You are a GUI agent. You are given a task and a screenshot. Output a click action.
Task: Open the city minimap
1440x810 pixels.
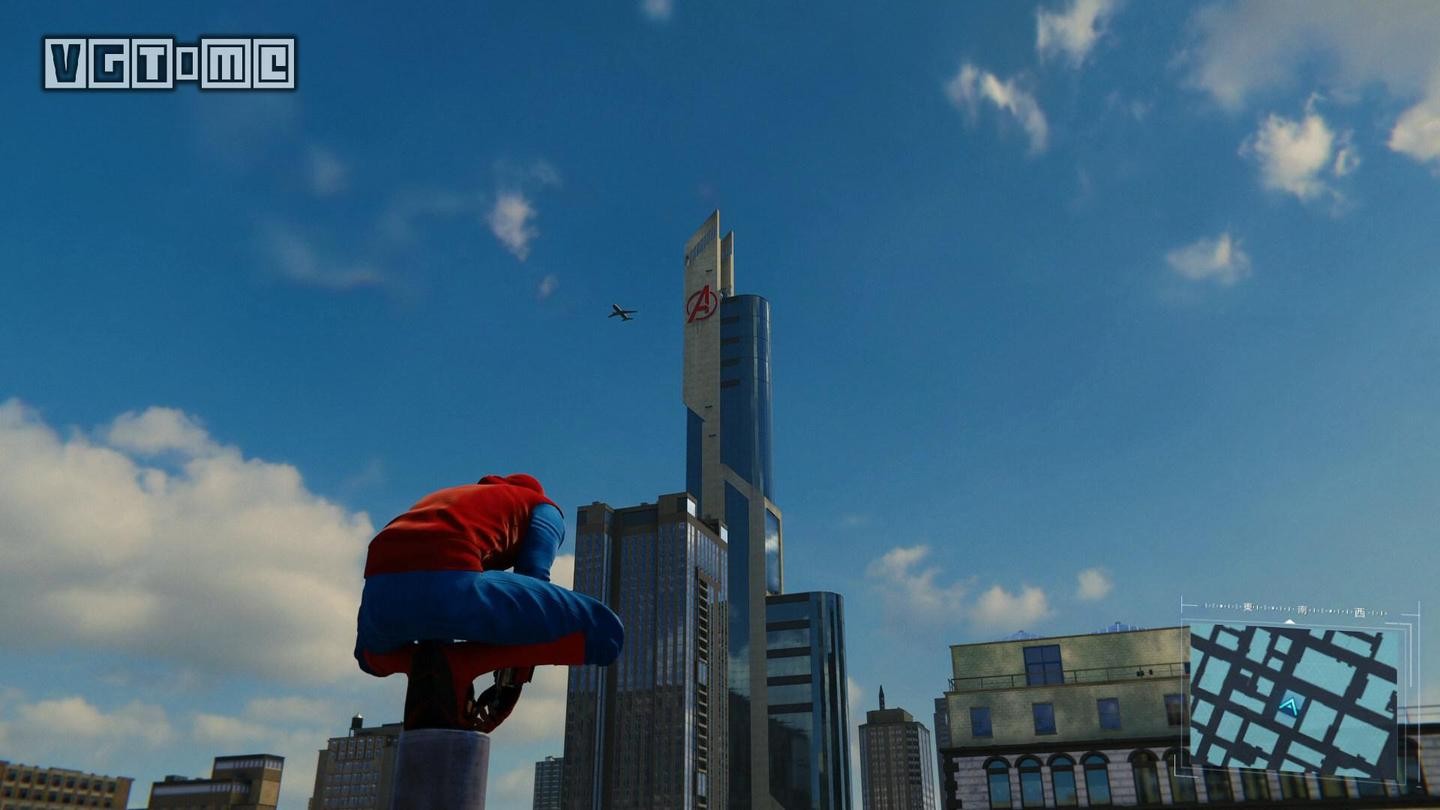pos(1294,700)
